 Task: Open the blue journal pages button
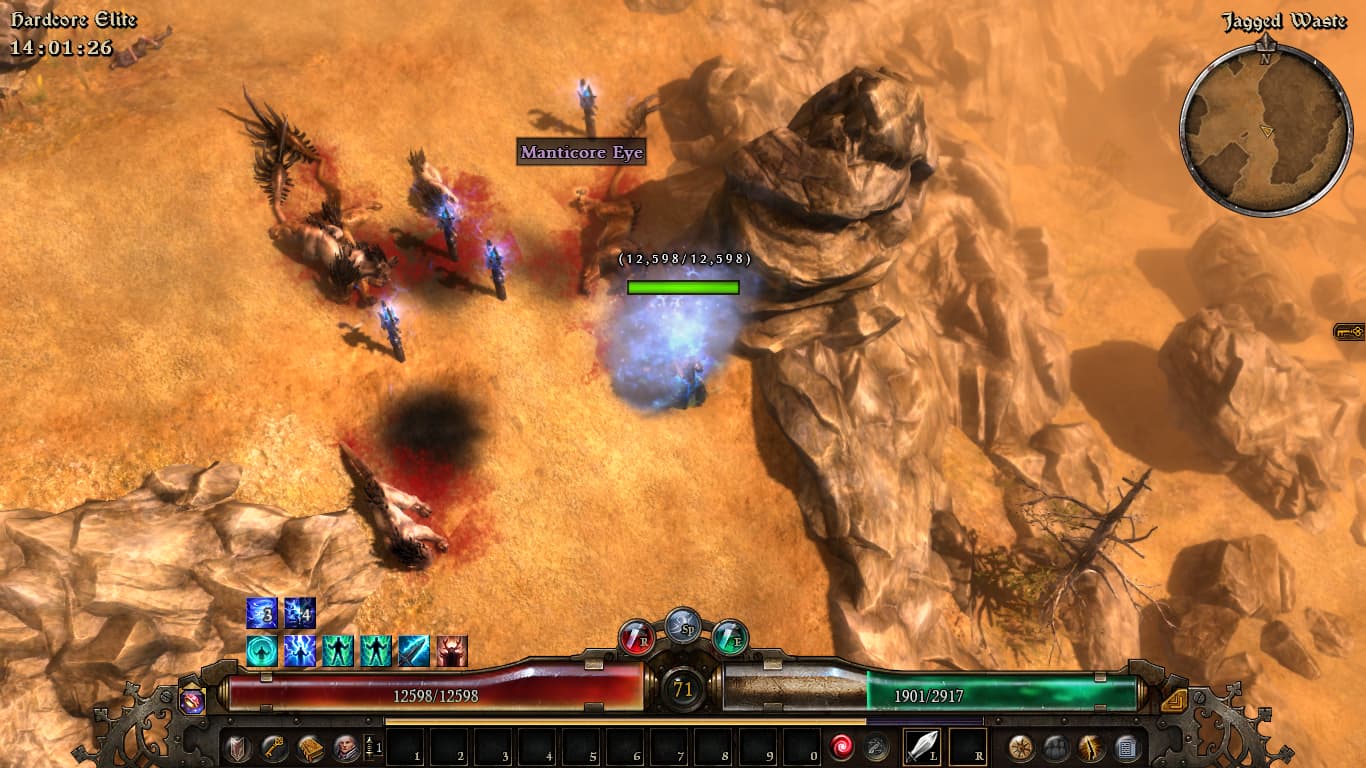click(1127, 747)
